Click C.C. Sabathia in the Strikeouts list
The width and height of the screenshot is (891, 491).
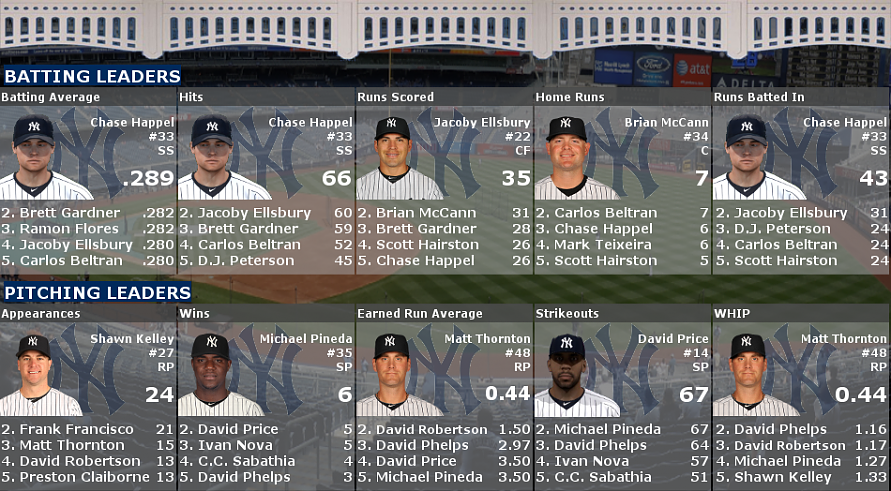pyautogui.click(x=600, y=477)
